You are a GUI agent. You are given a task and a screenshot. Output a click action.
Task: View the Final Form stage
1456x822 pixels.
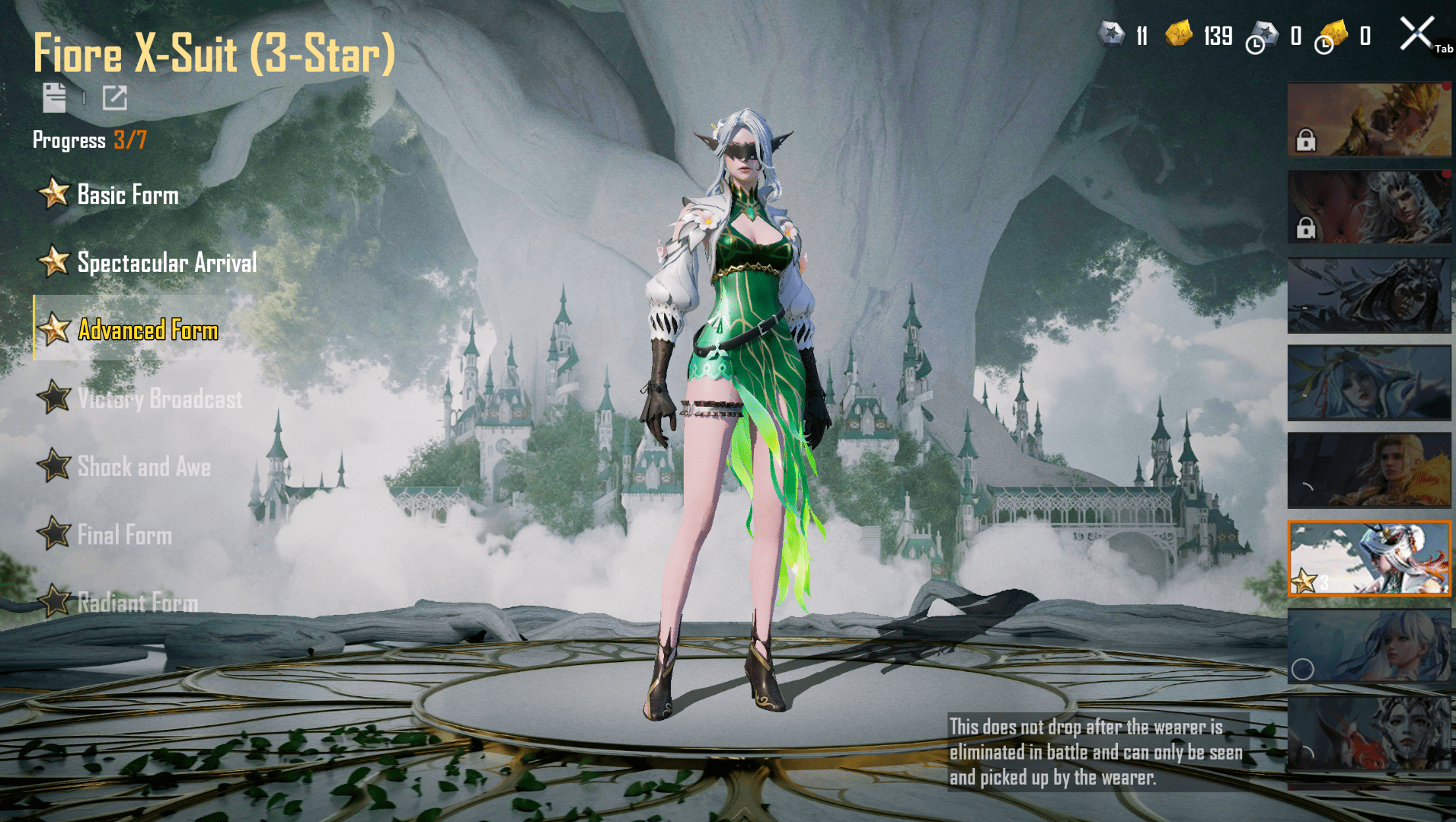click(124, 535)
